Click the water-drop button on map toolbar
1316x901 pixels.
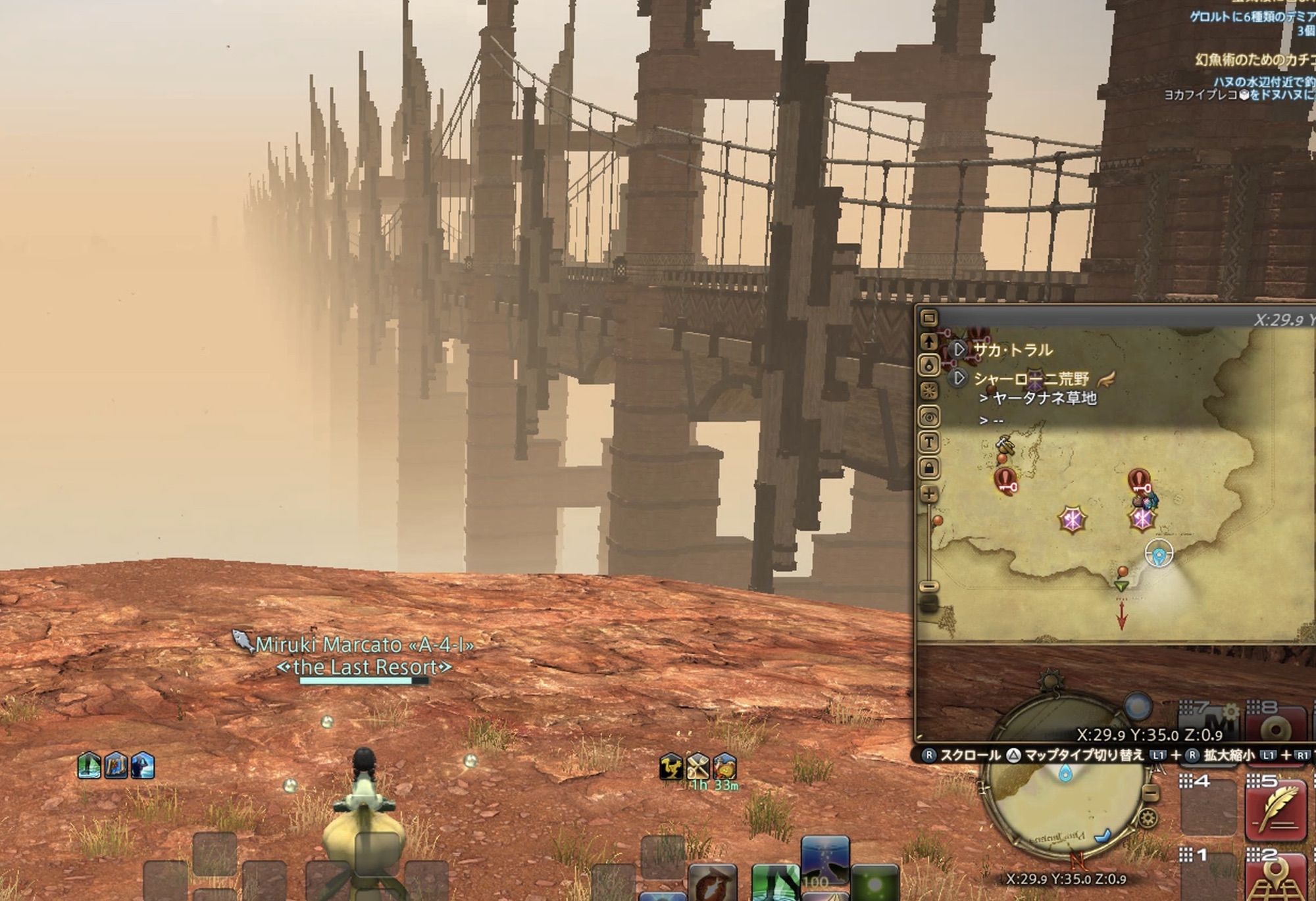coord(929,366)
